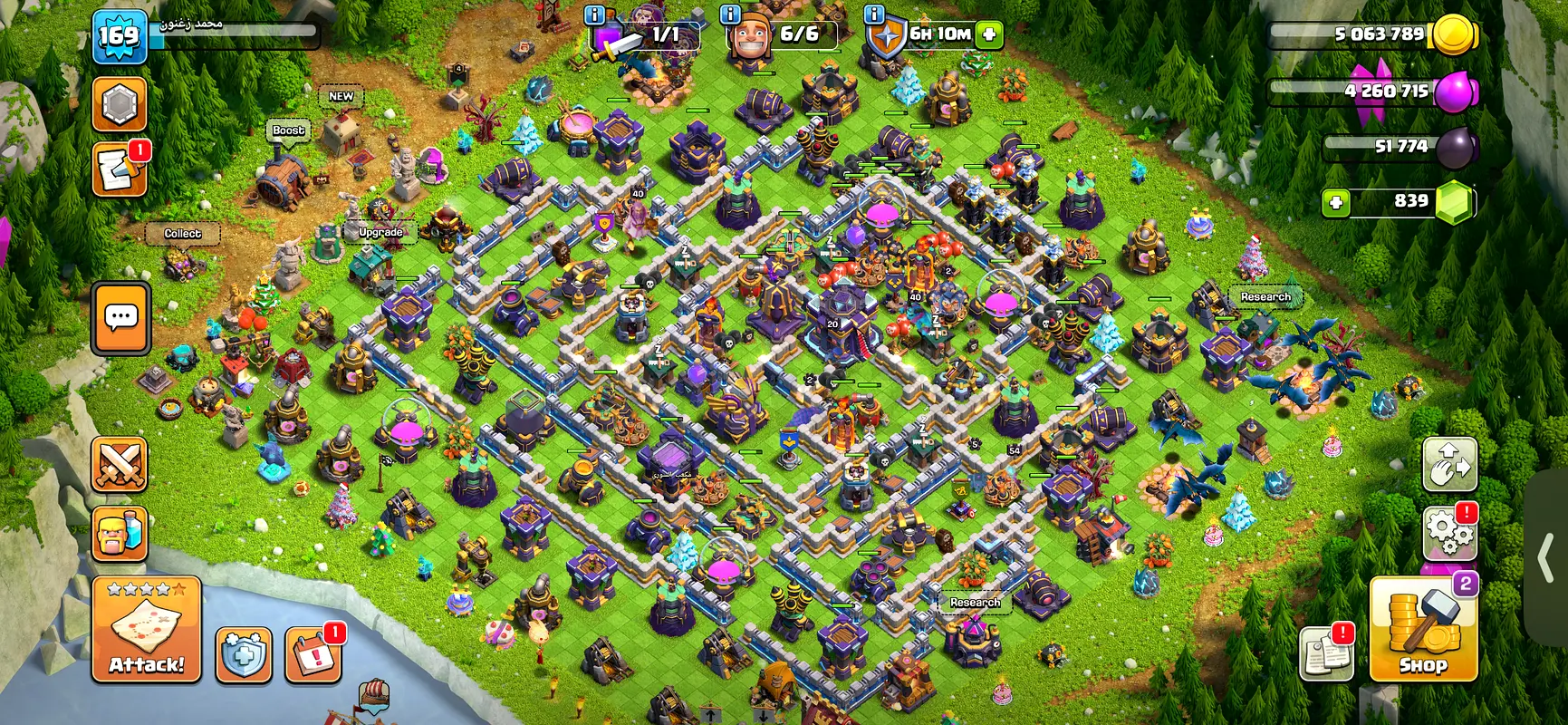Tap the Boost bubble
1568x725 pixels.
tap(289, 130)
